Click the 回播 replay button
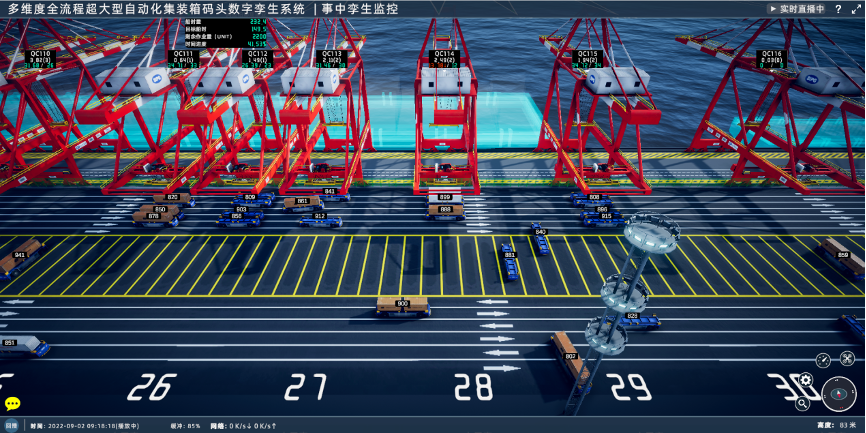The height and width of the screenshot is (433, 866). pyautogui.click(x=11, y=426)
